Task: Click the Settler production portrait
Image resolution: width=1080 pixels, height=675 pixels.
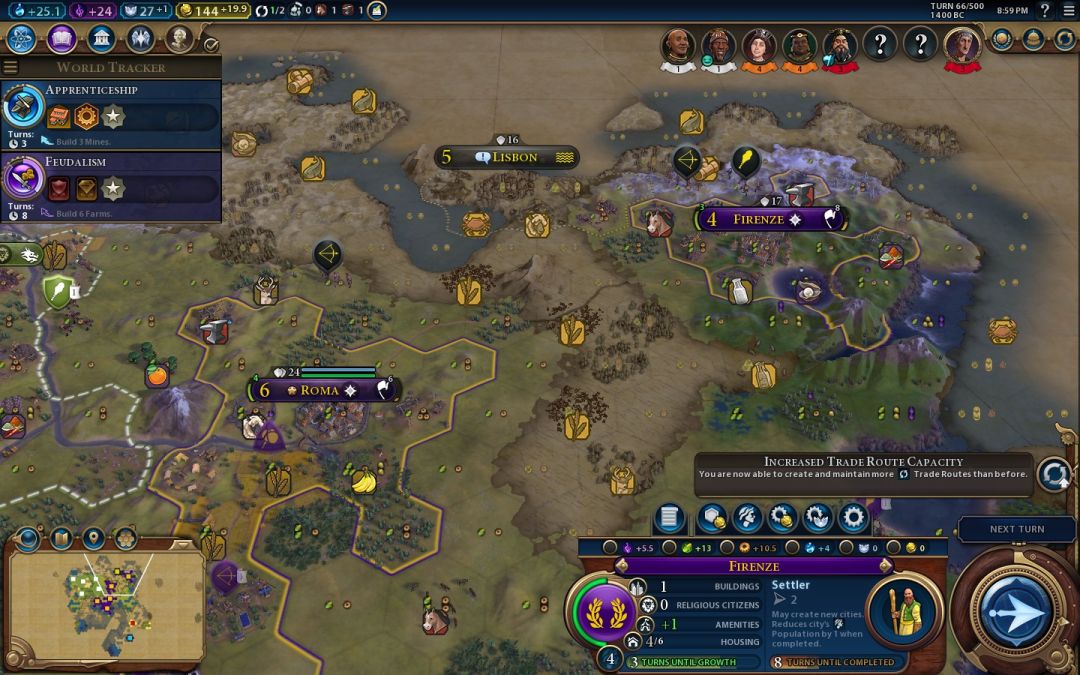Action: click(903, 609)
